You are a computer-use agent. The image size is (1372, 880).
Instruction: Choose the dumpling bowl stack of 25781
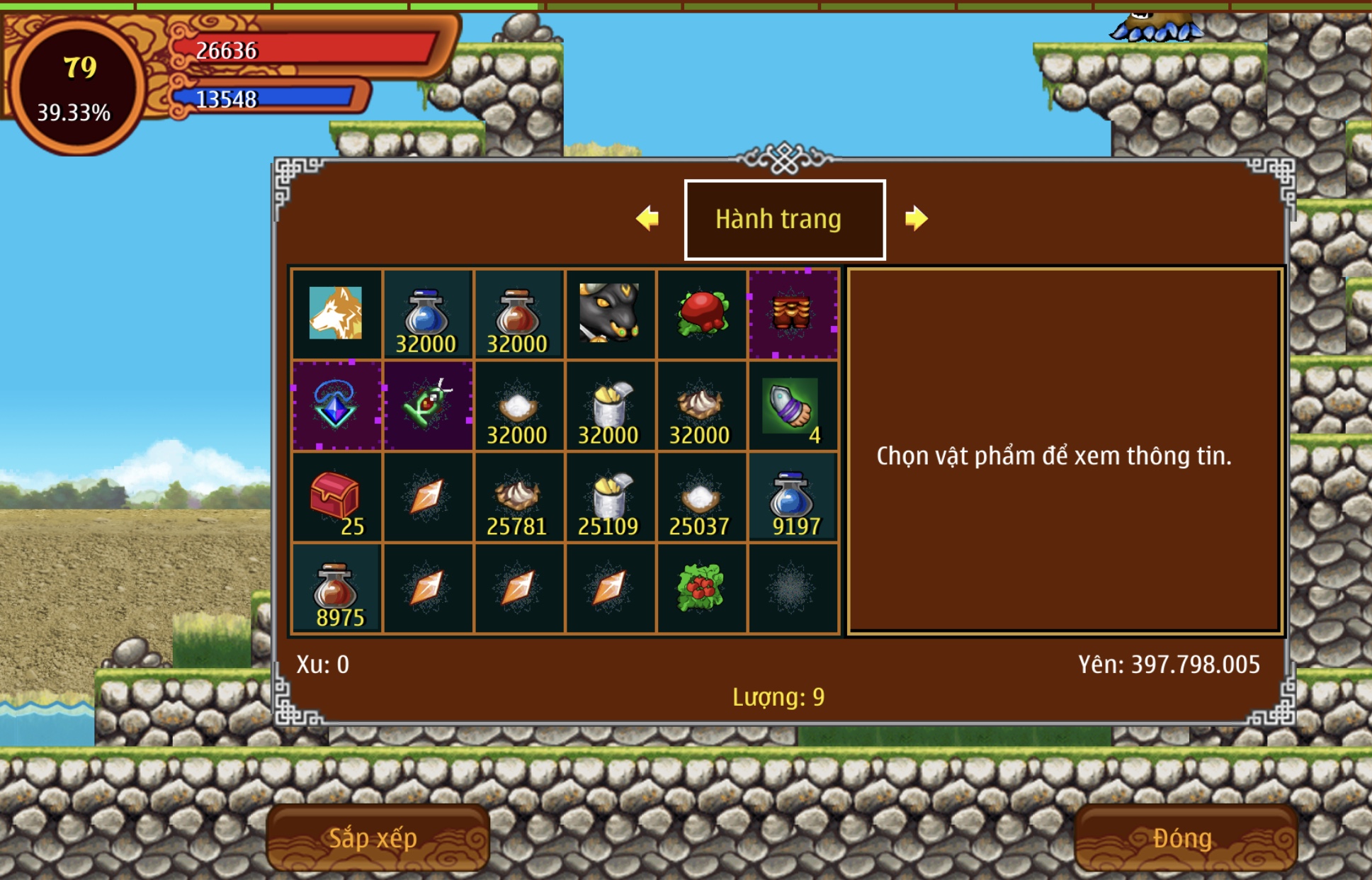(x=518, y=497)
